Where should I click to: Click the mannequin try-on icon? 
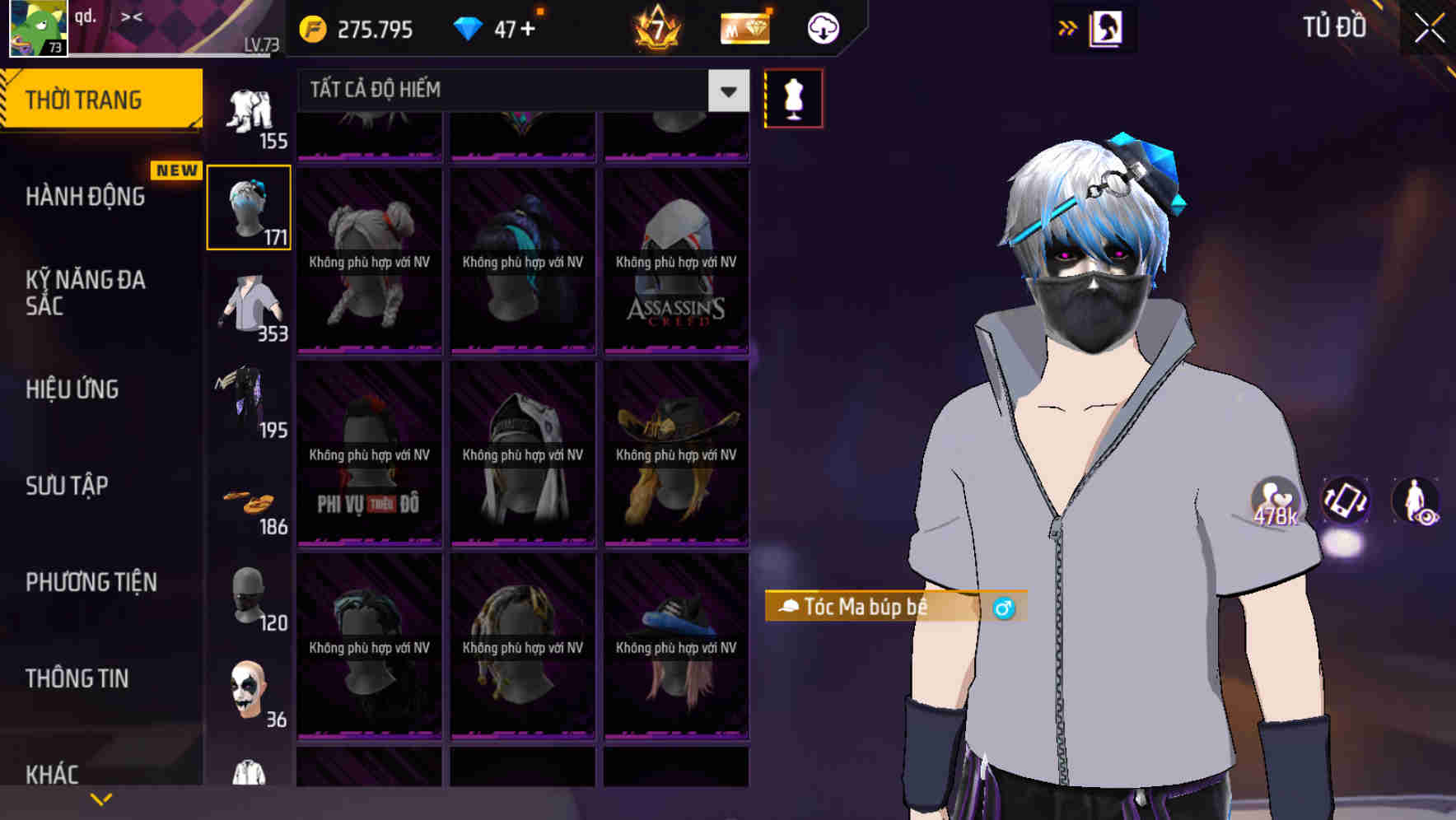(x=793, y=97)
